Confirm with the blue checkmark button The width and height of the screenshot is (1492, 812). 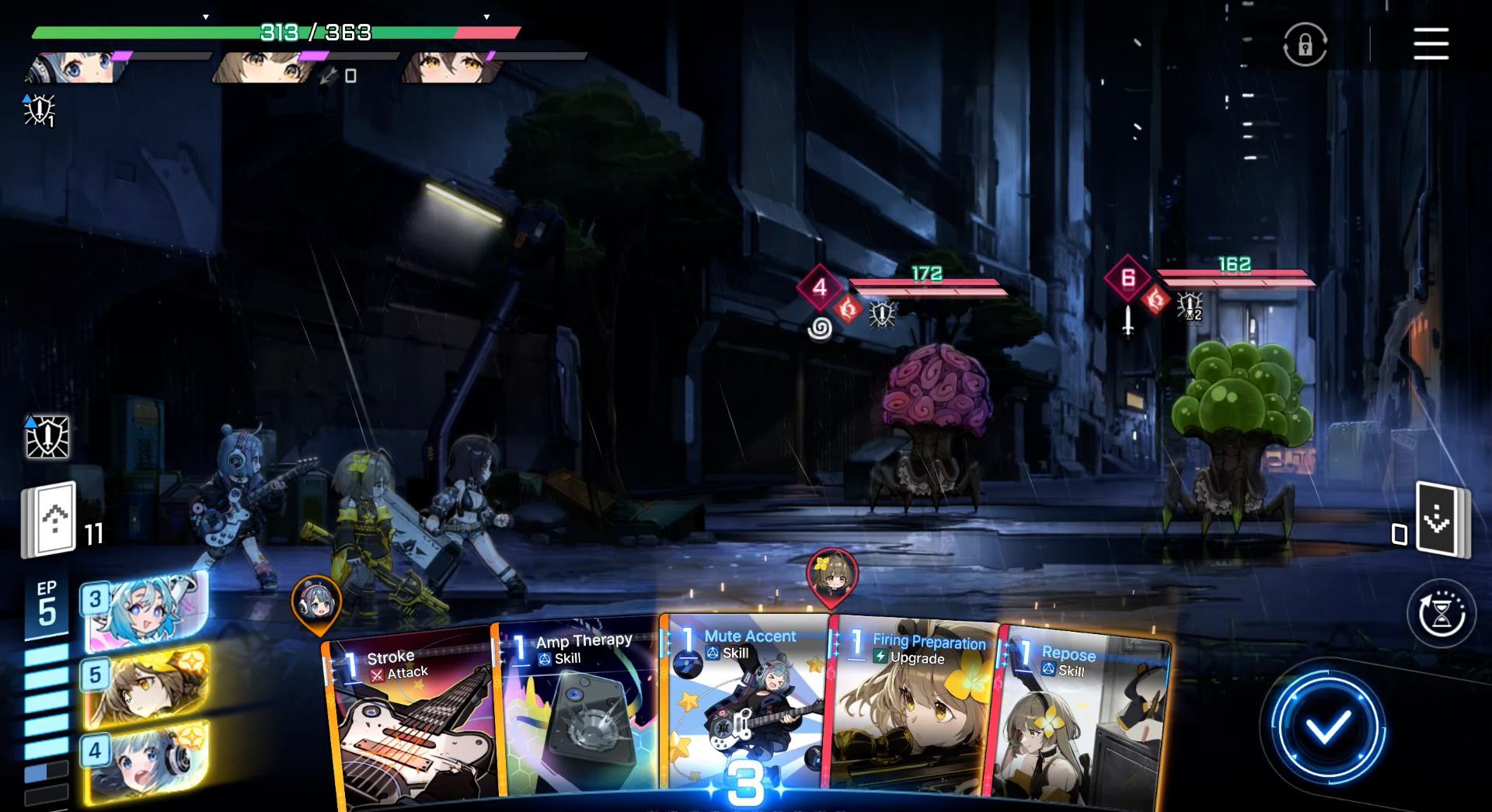pos(1327,727)
